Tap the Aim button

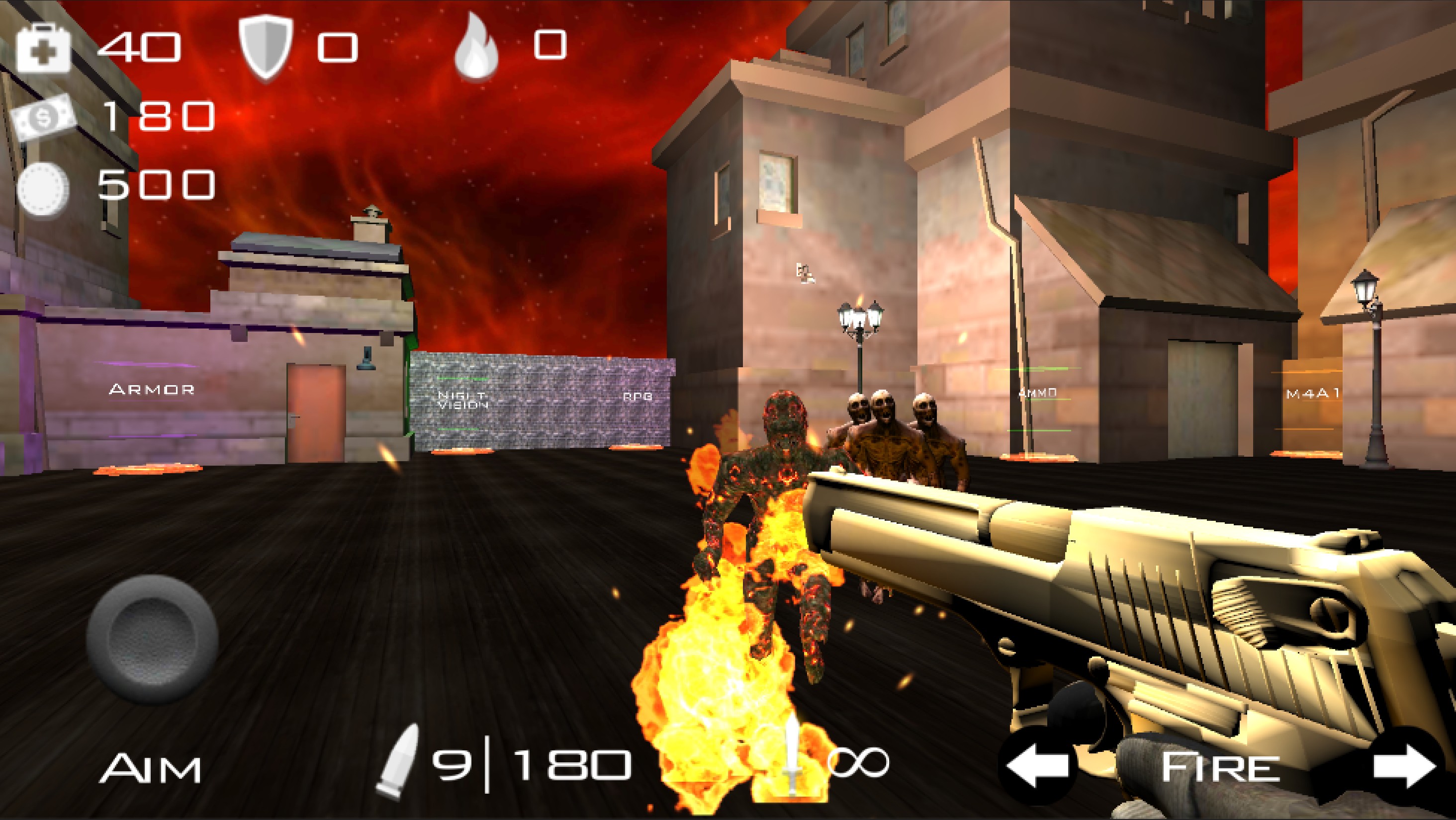tap(150, 768)
